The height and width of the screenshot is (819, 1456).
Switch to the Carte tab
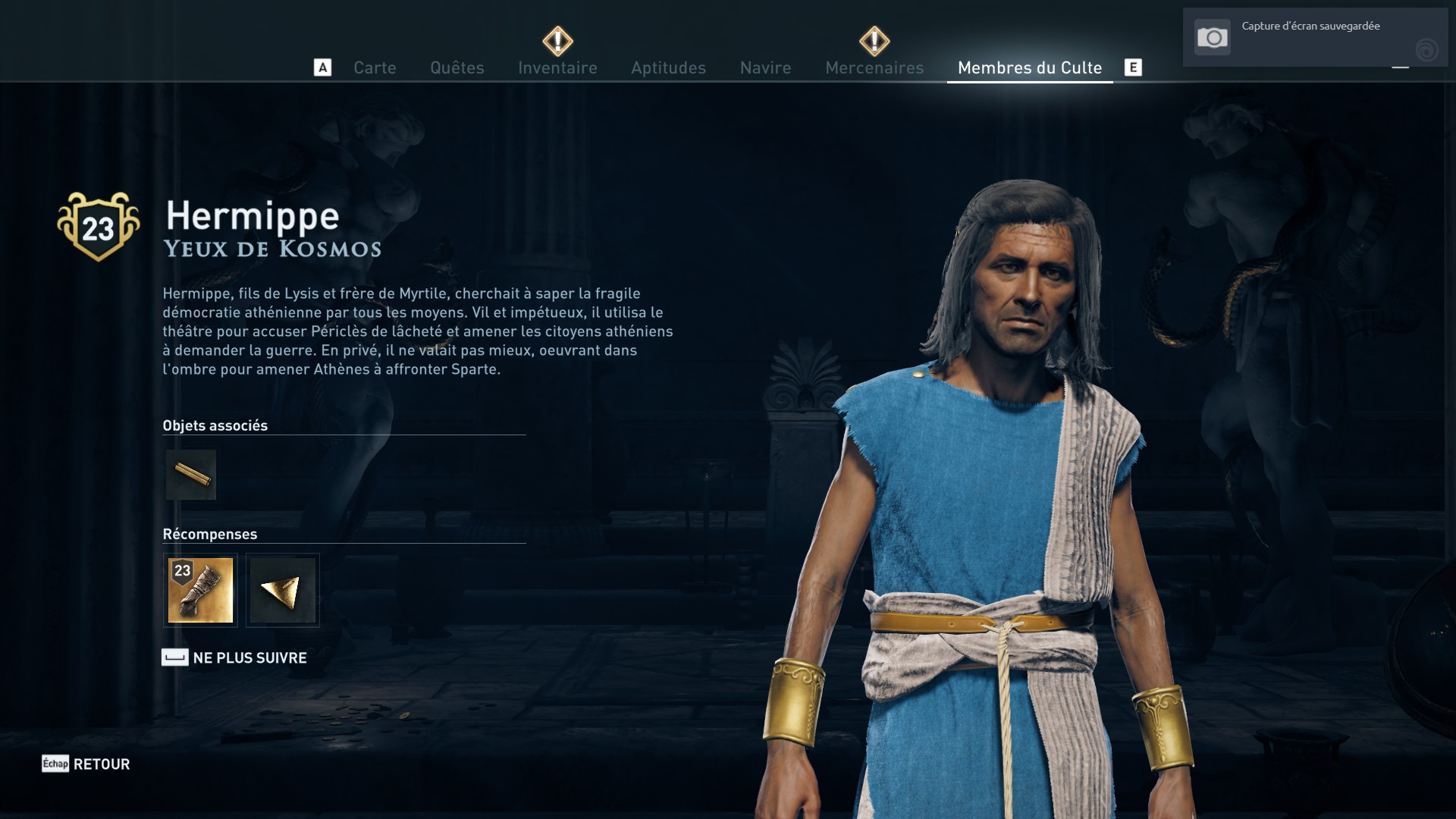375,67
